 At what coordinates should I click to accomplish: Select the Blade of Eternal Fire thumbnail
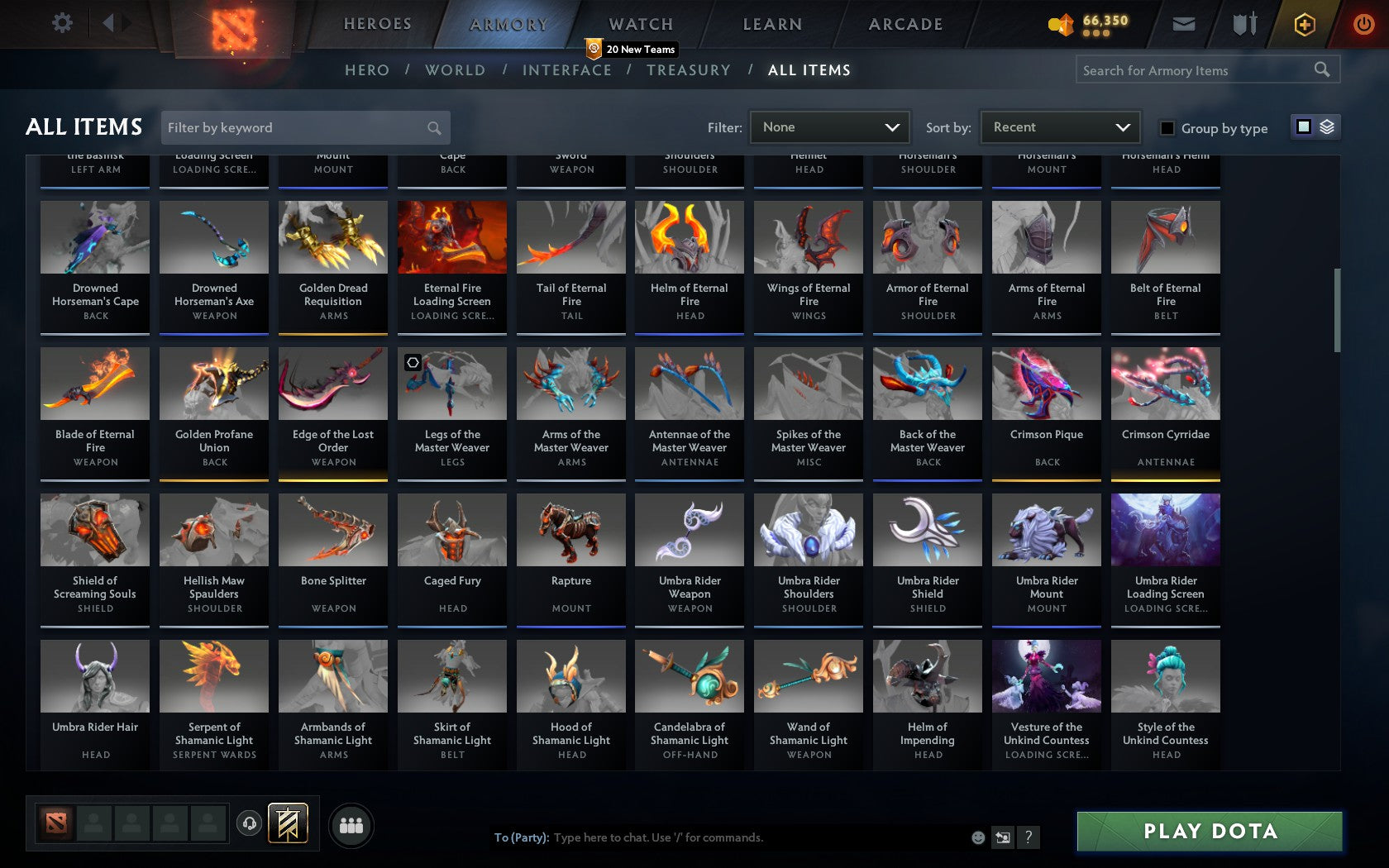coord(94,383)
